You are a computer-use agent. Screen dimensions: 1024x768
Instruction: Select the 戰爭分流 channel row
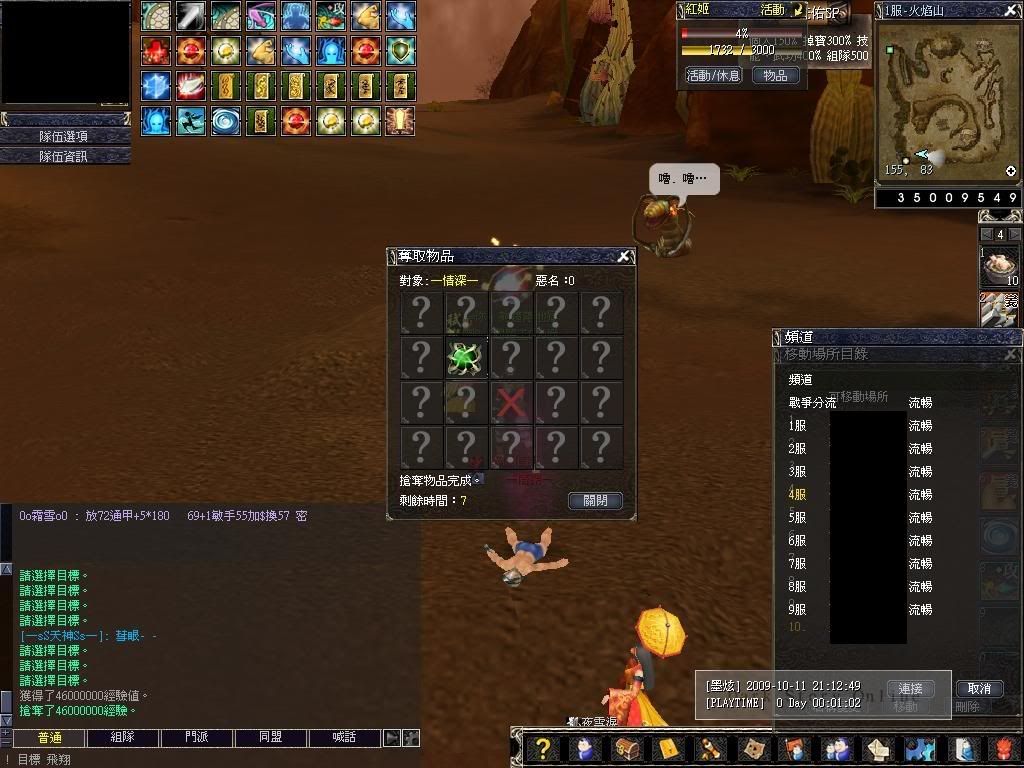[x=812, y=402]
